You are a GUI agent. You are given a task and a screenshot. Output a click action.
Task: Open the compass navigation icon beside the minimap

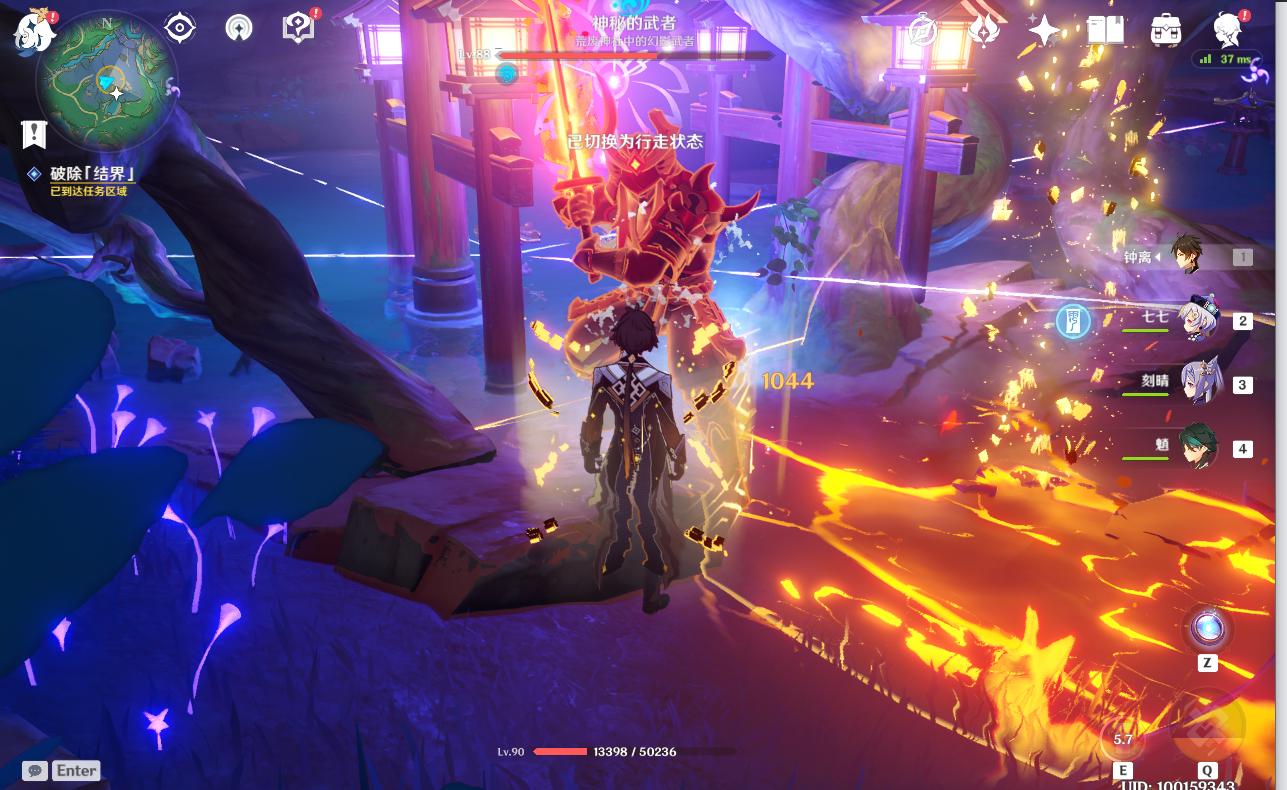coord(239,28)
